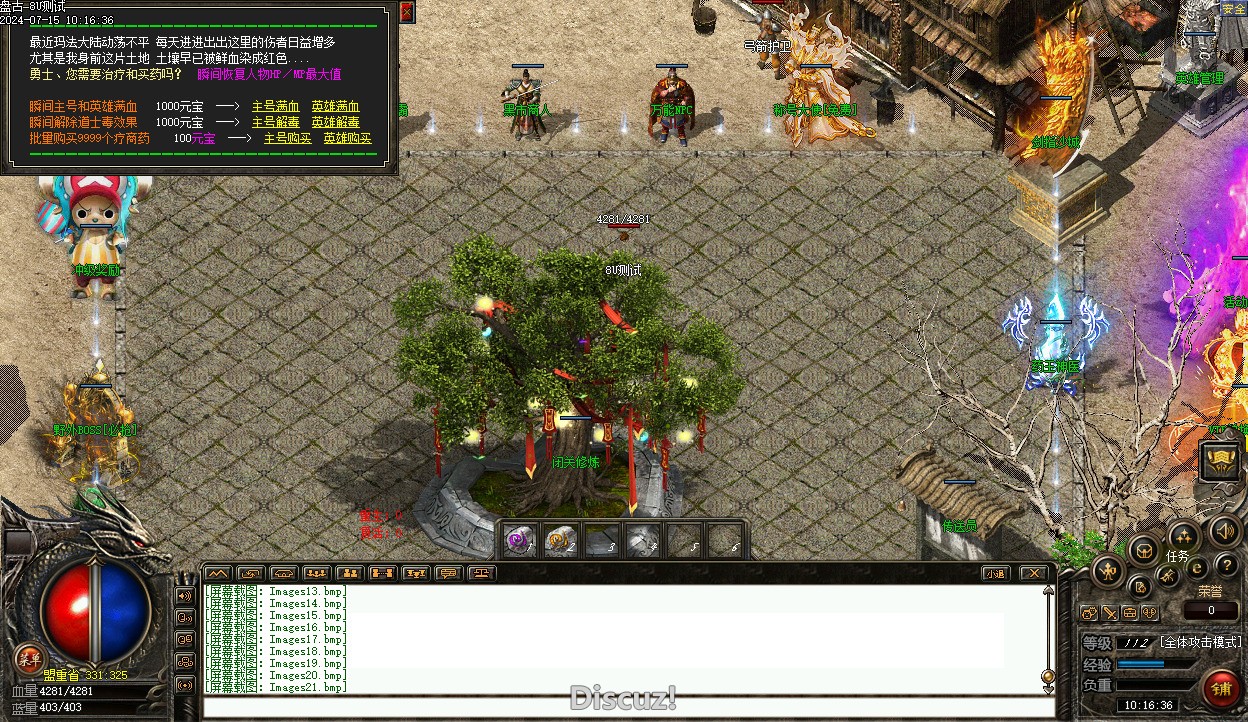This screenshot has width=1248, height=722.
Task: Switch the 全体攻击模式 attack mode
Action: click(x=1200, y=642)
